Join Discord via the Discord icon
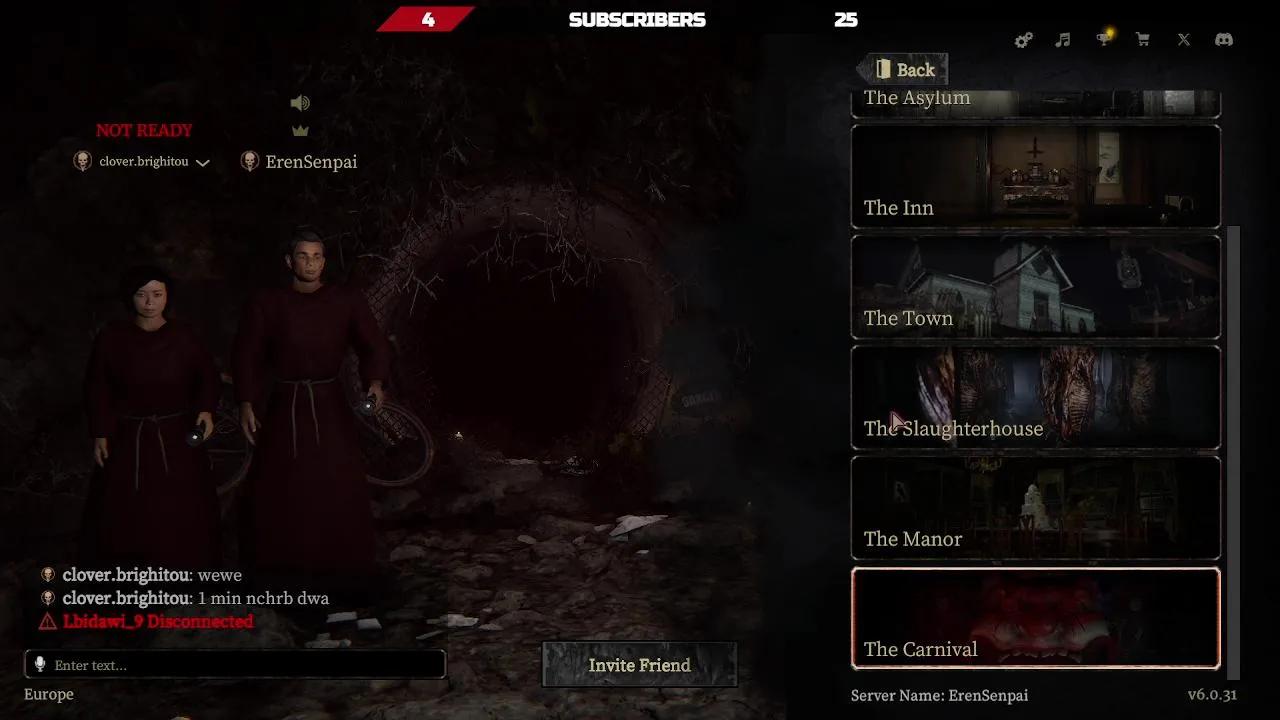The image size is (1280, 720). (x=1223, y=40)
